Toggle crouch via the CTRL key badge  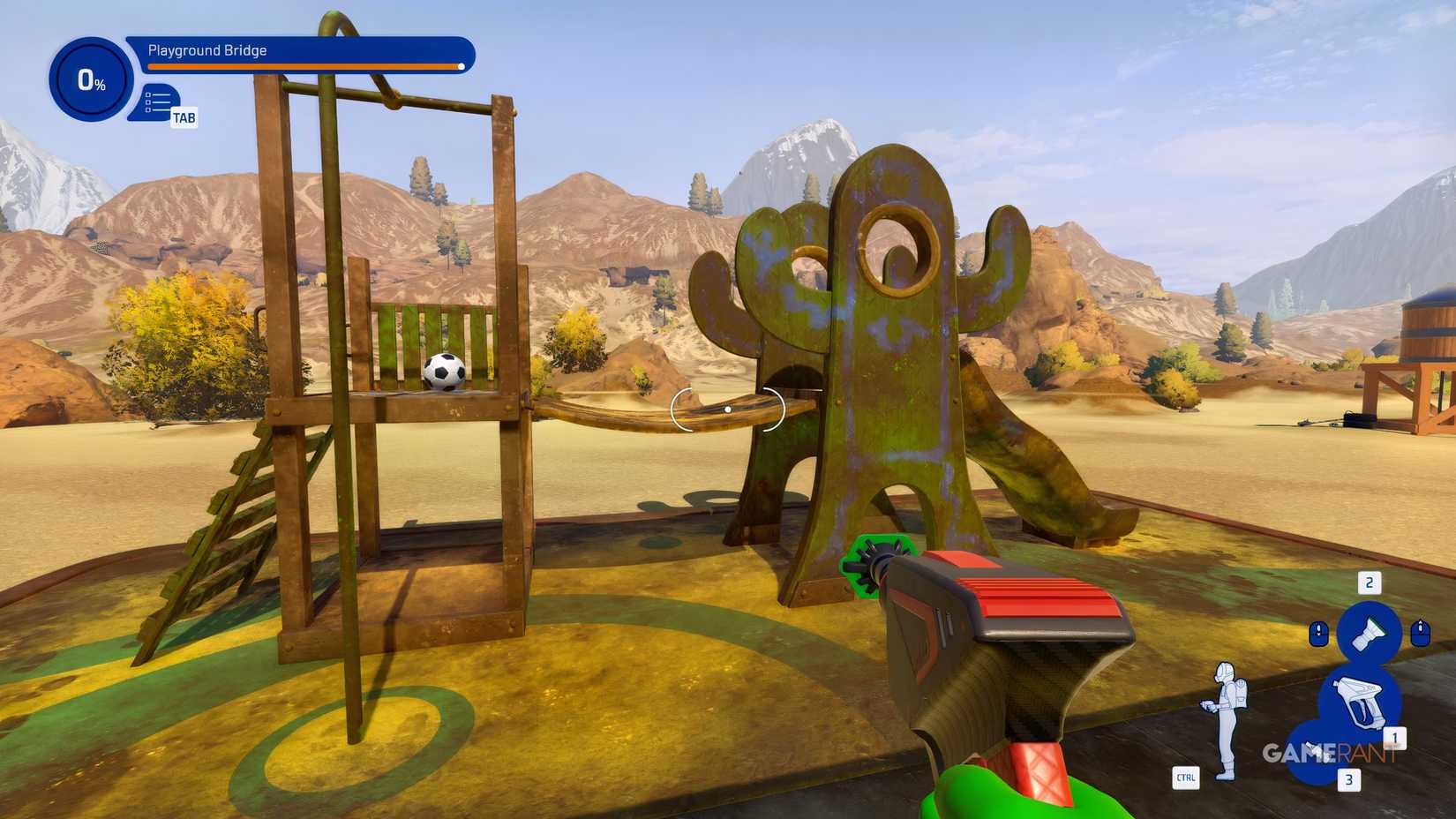[1187, 778]
